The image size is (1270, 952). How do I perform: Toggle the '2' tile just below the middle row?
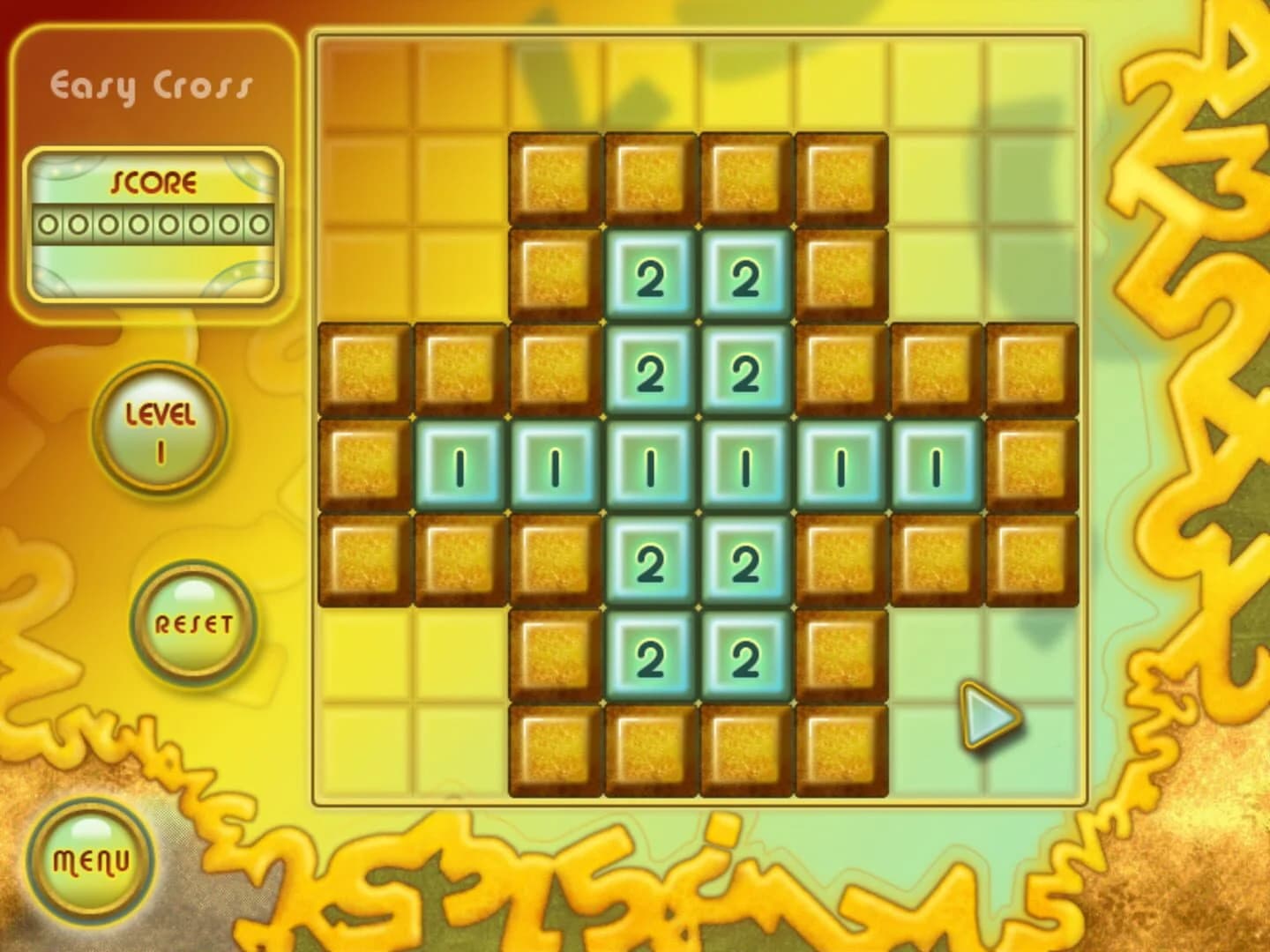(x=649, y=557)
